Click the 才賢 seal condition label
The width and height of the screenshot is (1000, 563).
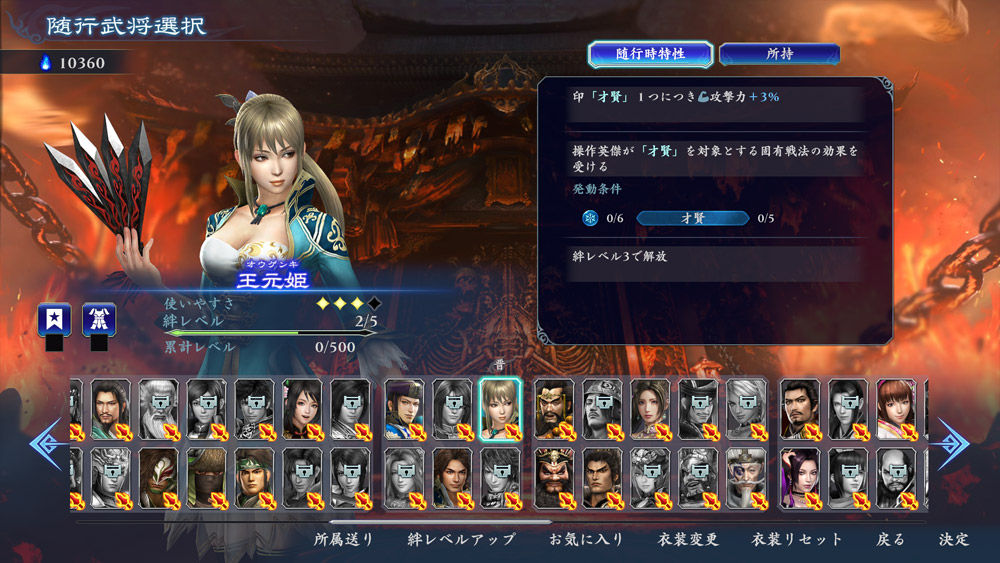click(692, 218)
